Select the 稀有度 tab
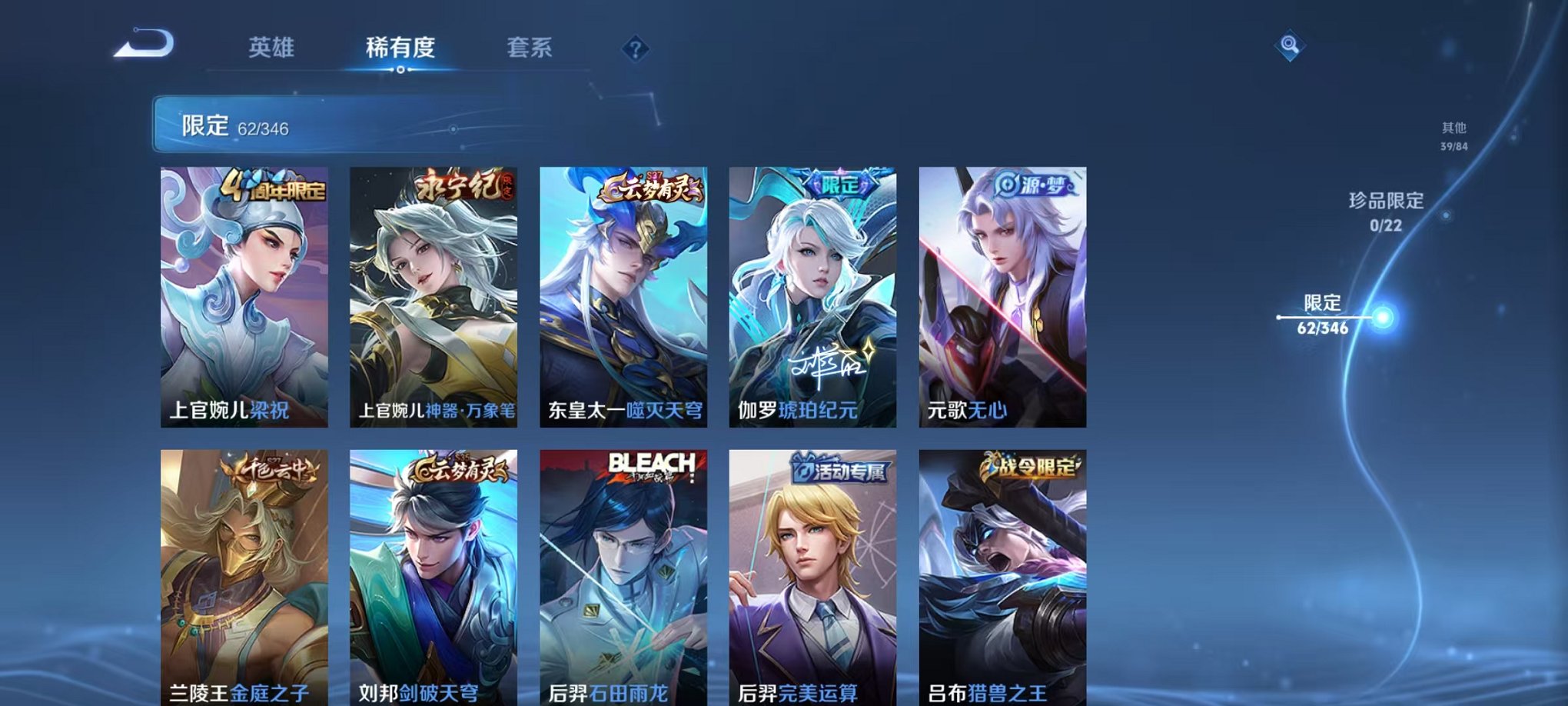Screen dimensions: 1568x706 pos(399,46)
